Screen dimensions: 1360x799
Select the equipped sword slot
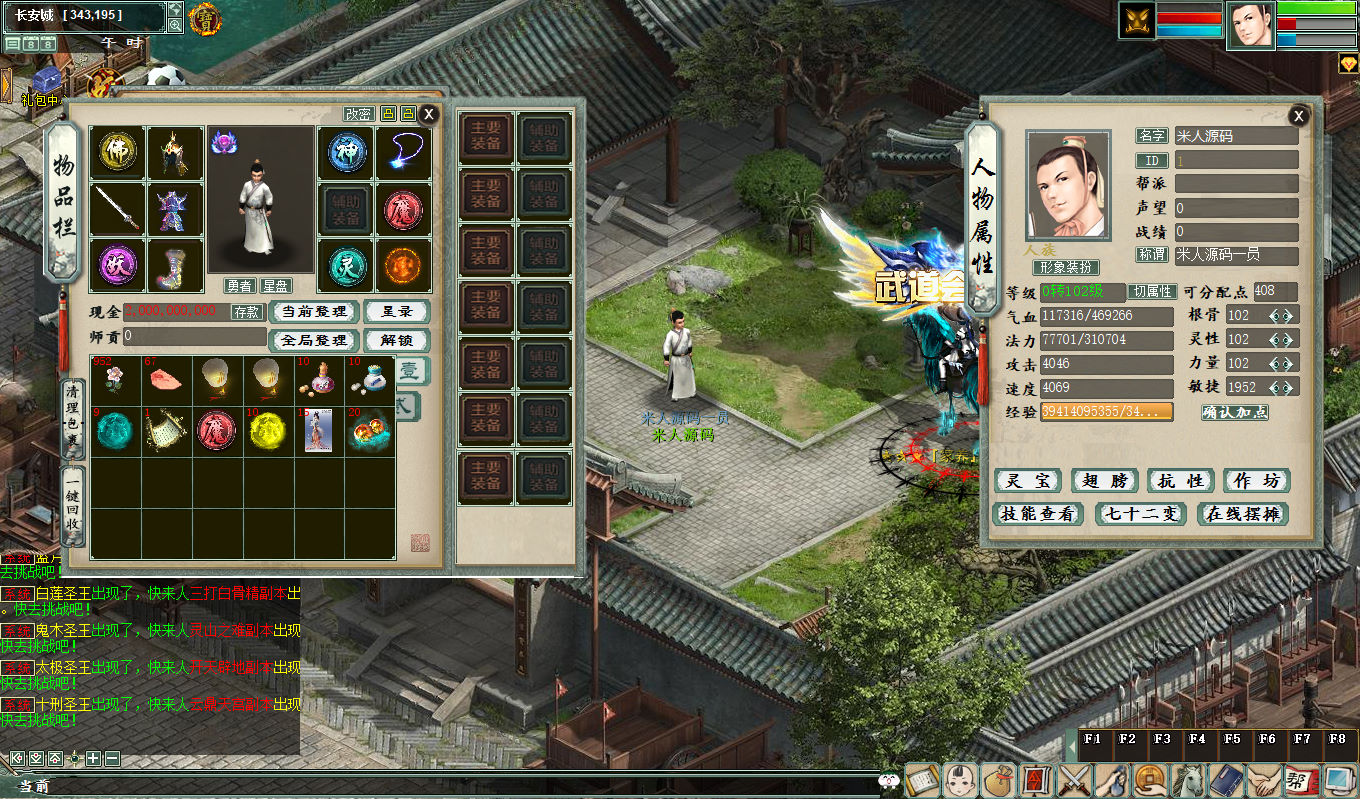click(117, 209)
